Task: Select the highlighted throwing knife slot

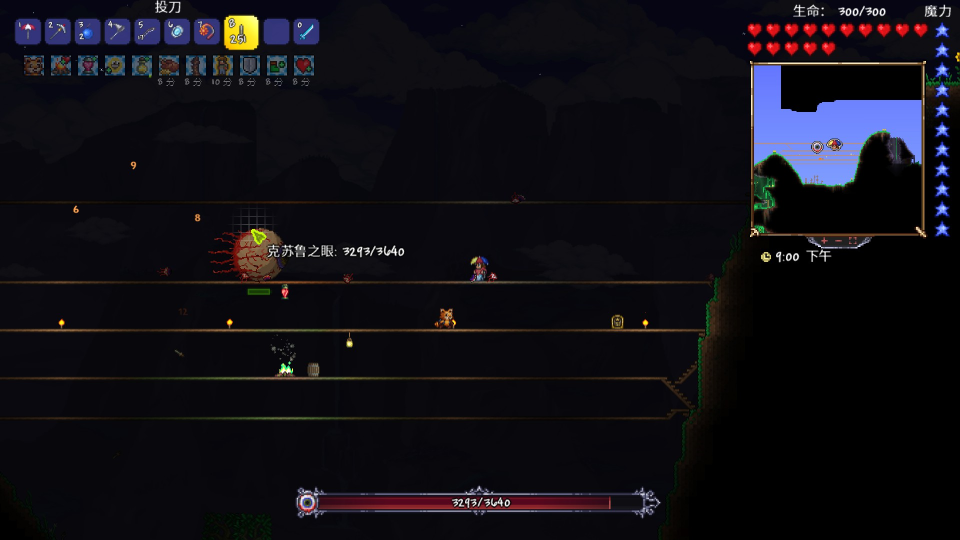Action: coord(240,33)
